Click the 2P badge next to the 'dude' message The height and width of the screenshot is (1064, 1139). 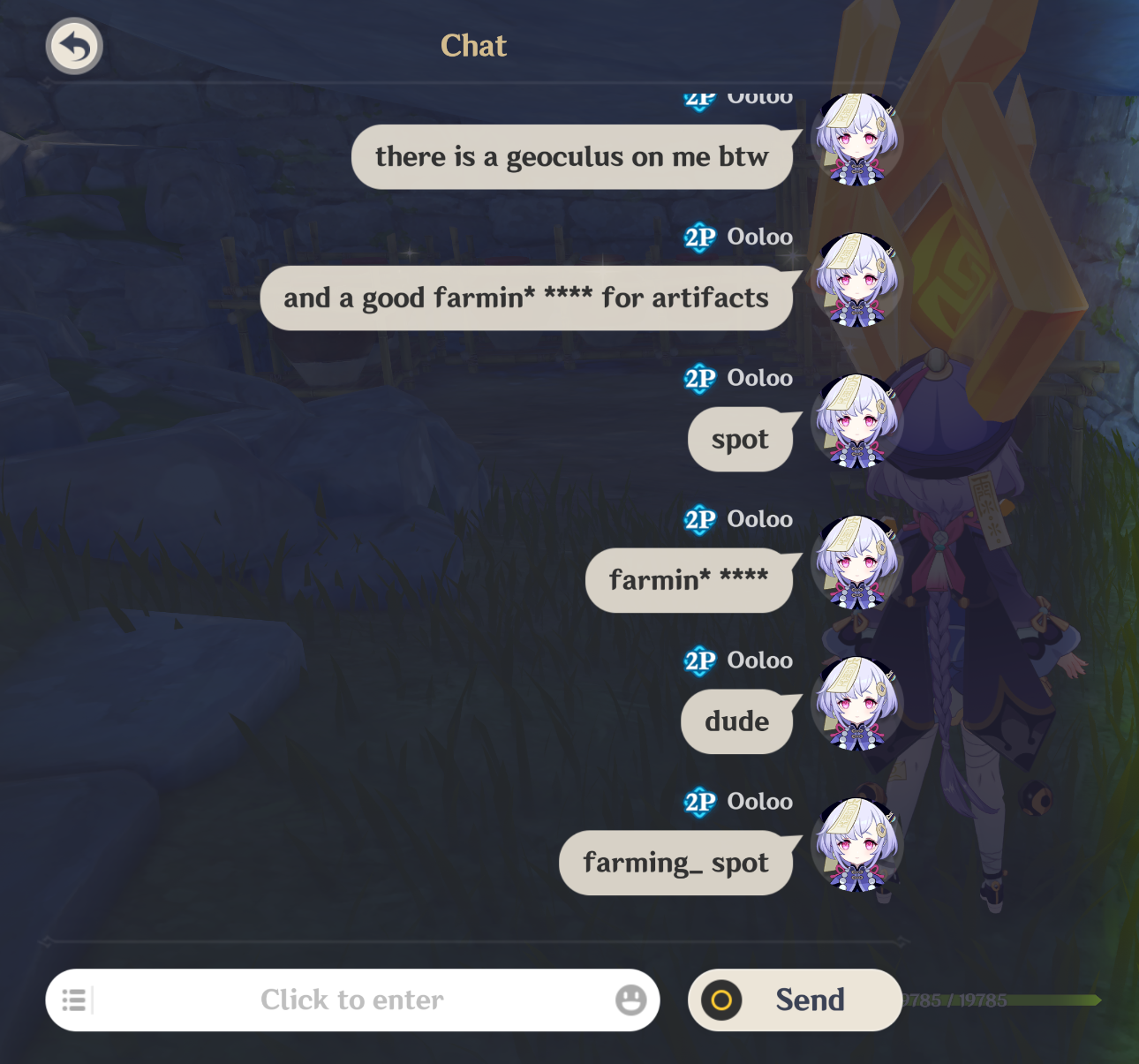tap(698, 660)
